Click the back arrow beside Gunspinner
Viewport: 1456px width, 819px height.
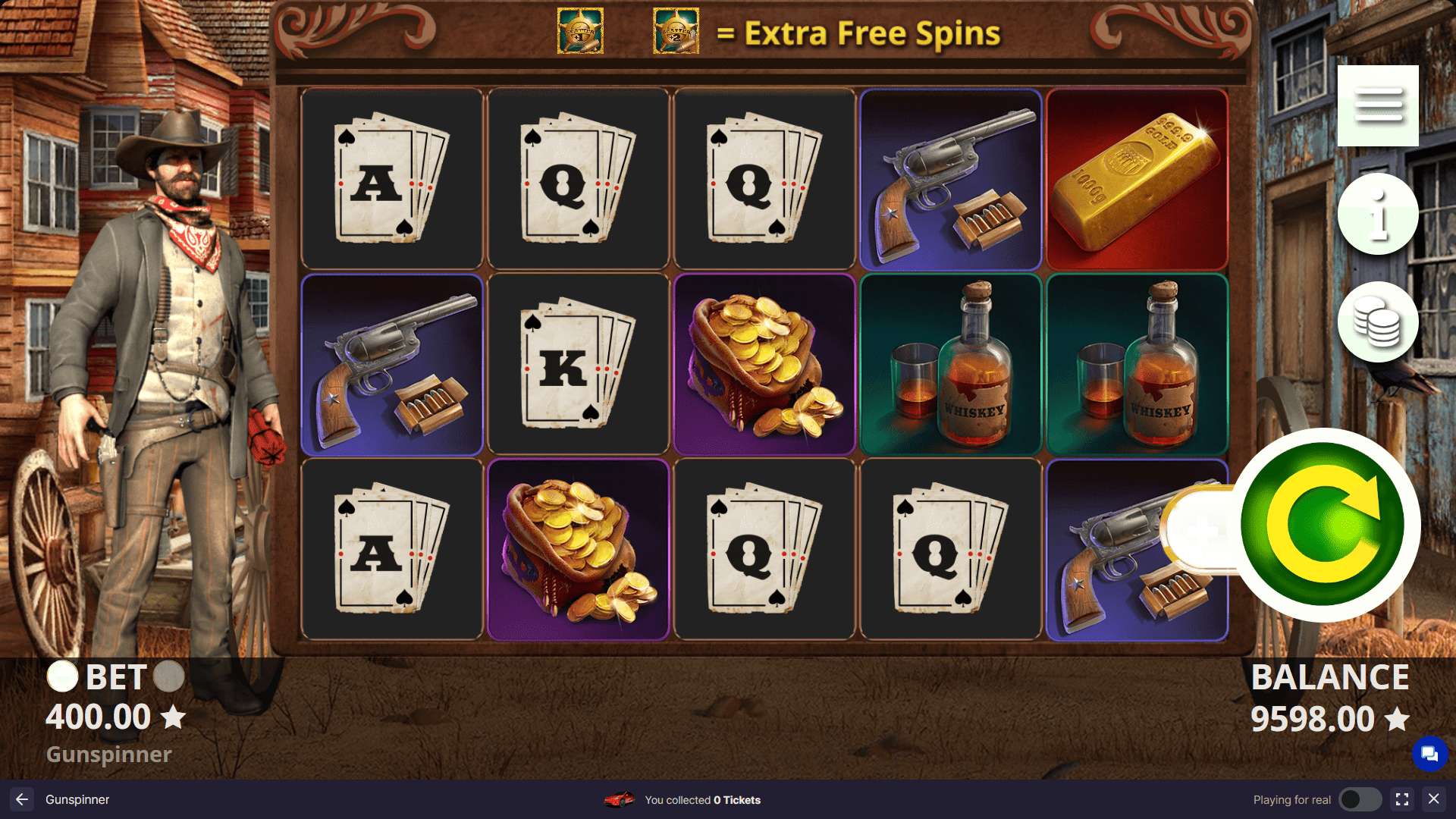point(20,799)
